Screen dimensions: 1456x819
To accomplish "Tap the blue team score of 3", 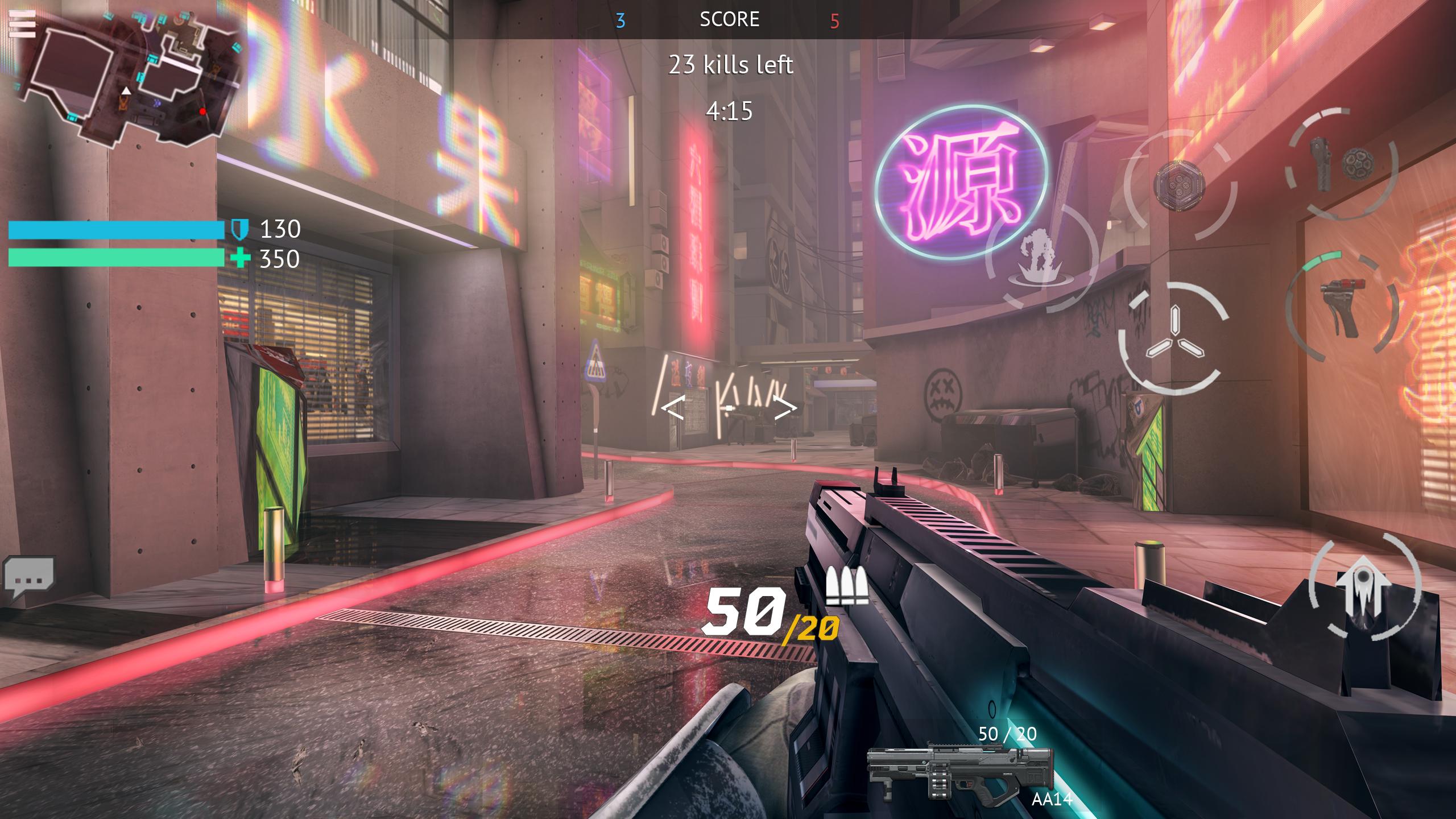I will 620,19.
